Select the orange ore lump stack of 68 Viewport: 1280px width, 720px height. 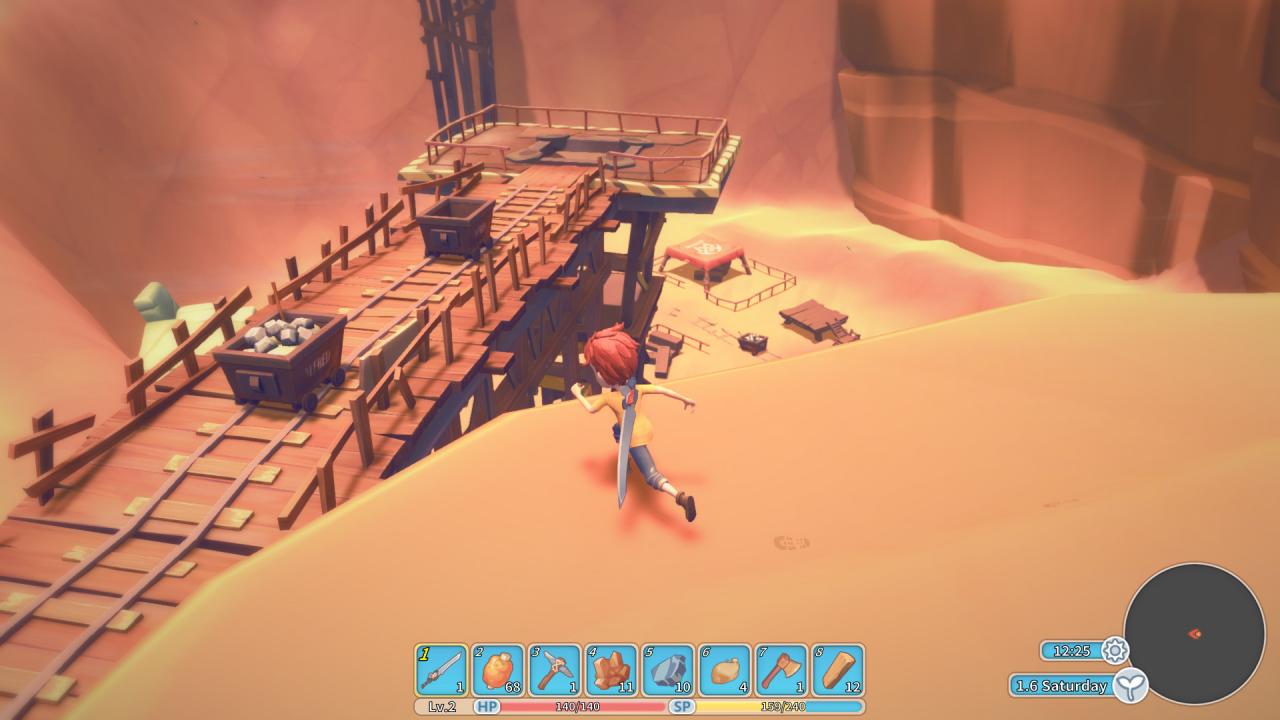[x=498, y=670]
